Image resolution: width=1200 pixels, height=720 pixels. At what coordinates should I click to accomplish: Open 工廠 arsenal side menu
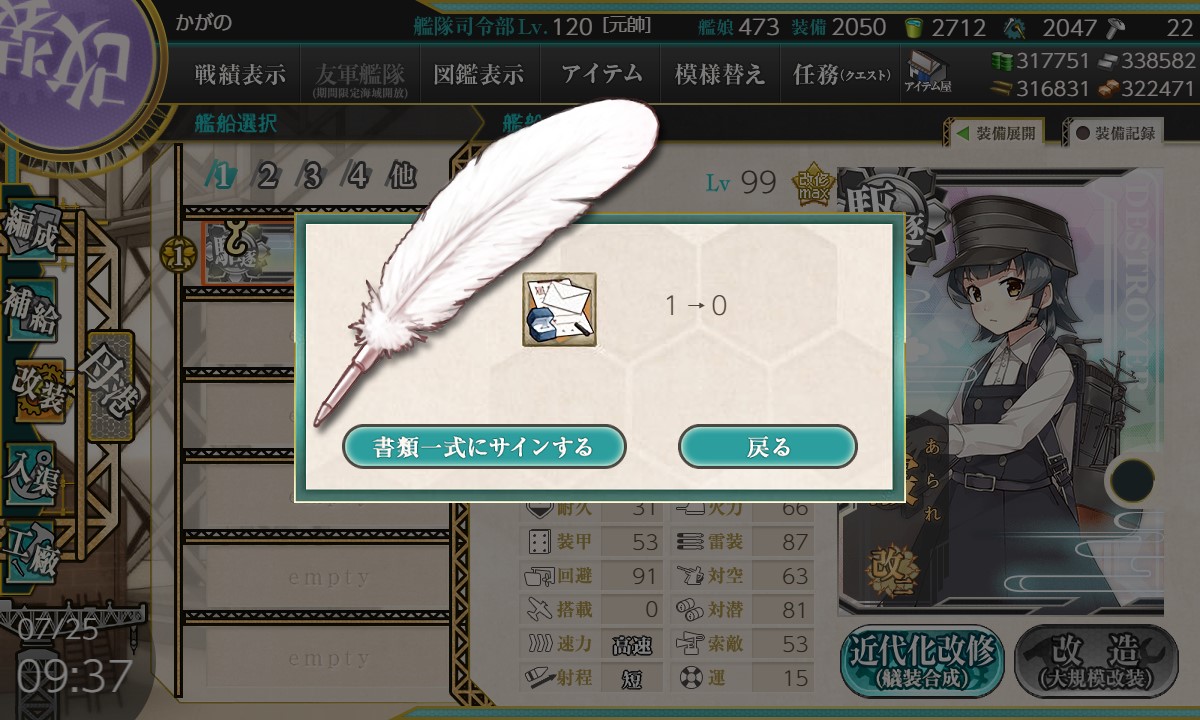pyautogui.click(x=32, y=548)
